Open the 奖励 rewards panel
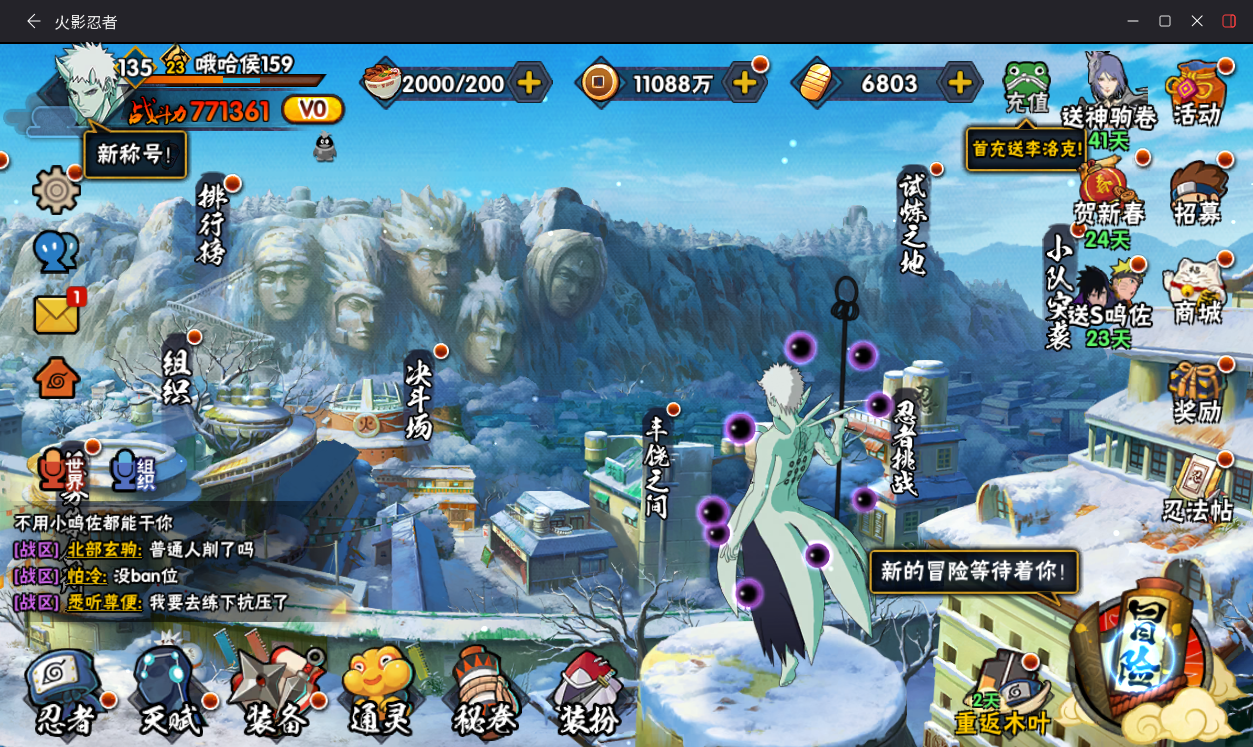Image resolution: width=1253 pixels, height=747 pixels. coord(1197,390)
